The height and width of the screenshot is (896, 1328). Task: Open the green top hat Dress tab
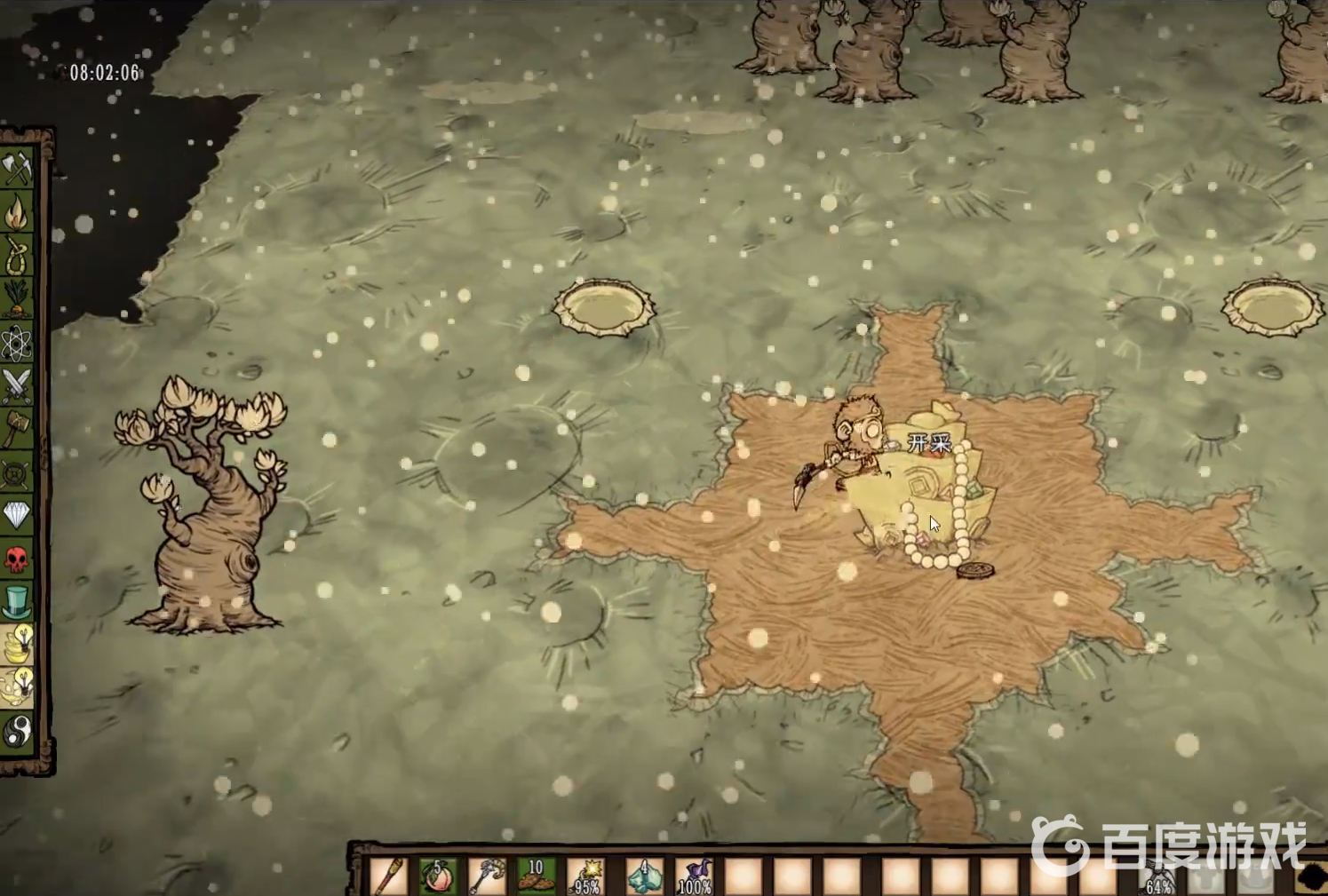pyautogui.click(x=17, y=602)
